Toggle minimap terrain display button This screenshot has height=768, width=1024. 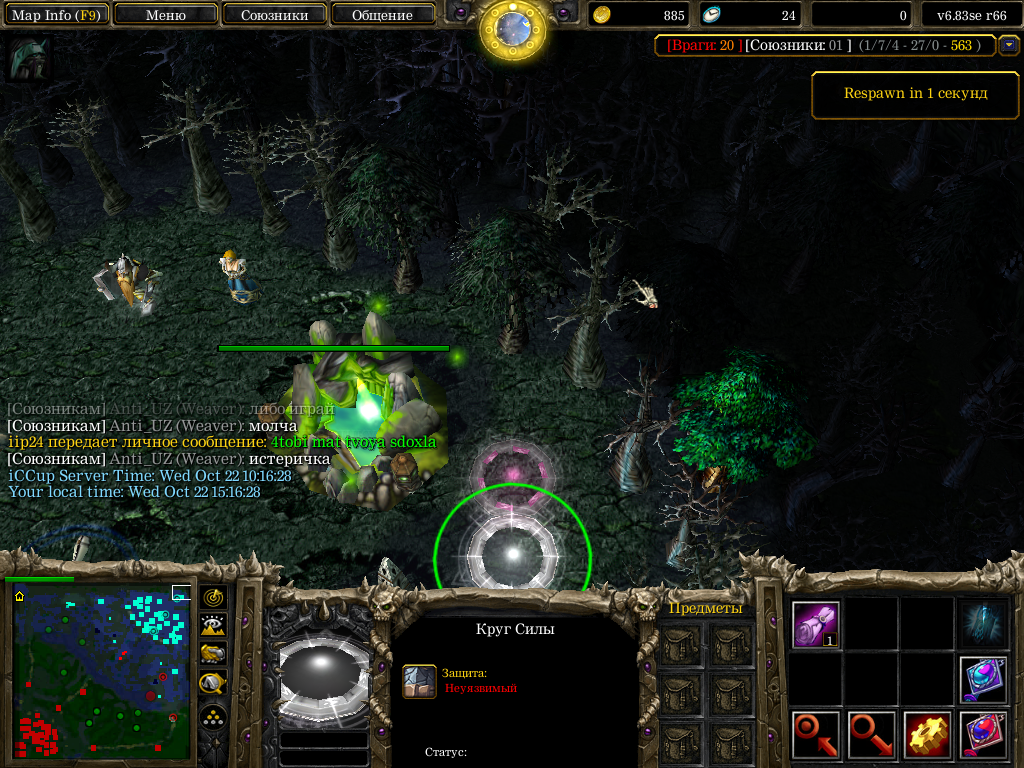pyautogui.click(x=214, y=626)
